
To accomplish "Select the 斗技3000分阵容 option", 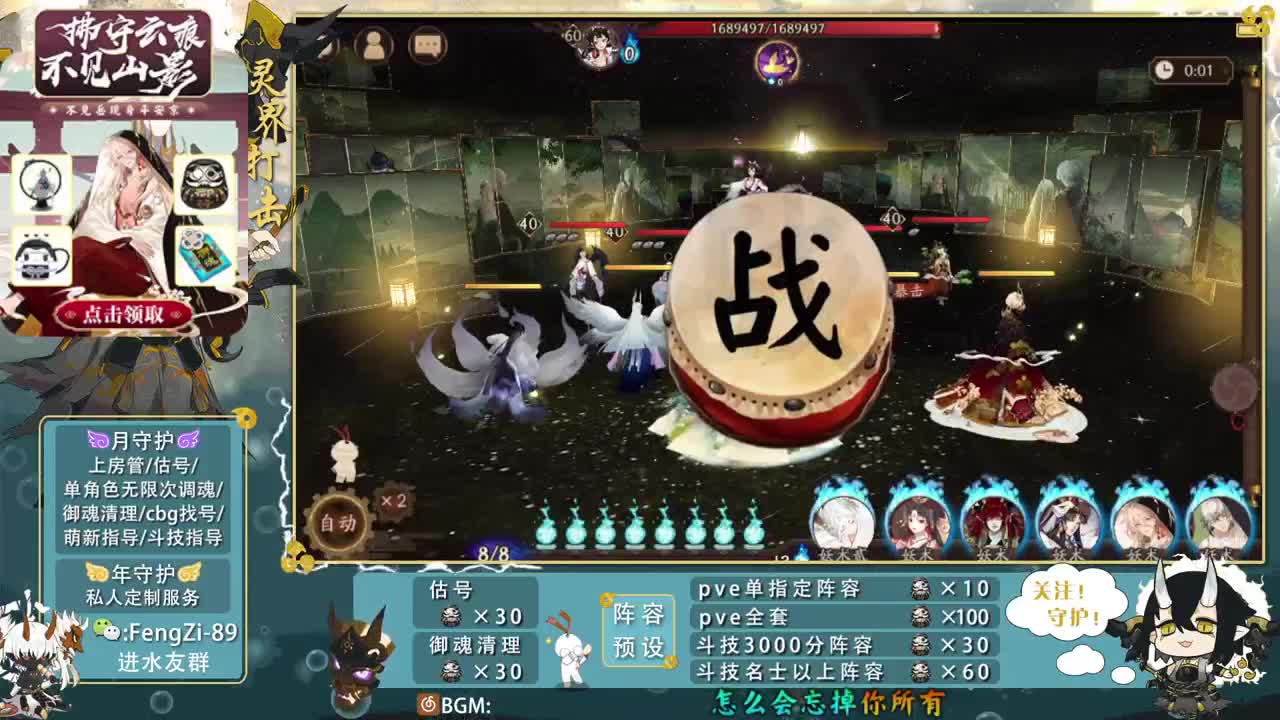I will pos(842,645).
